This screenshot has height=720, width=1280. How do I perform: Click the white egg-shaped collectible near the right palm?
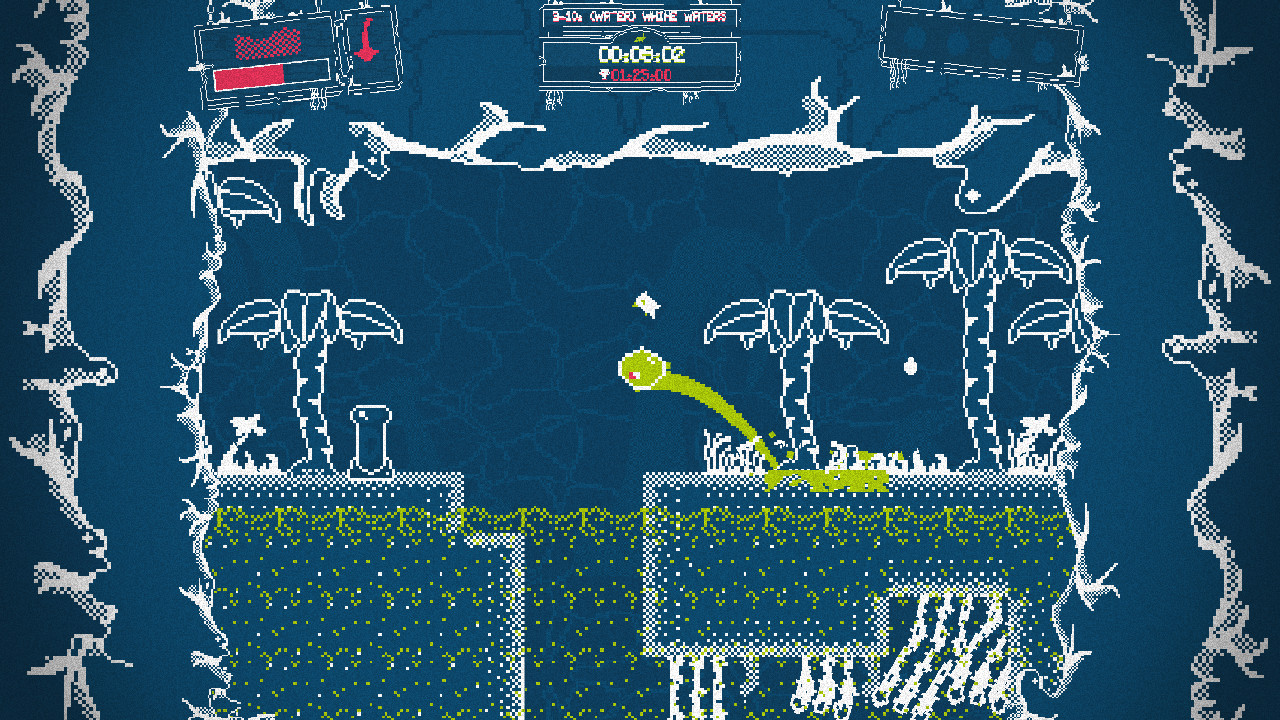coord(913,368)
